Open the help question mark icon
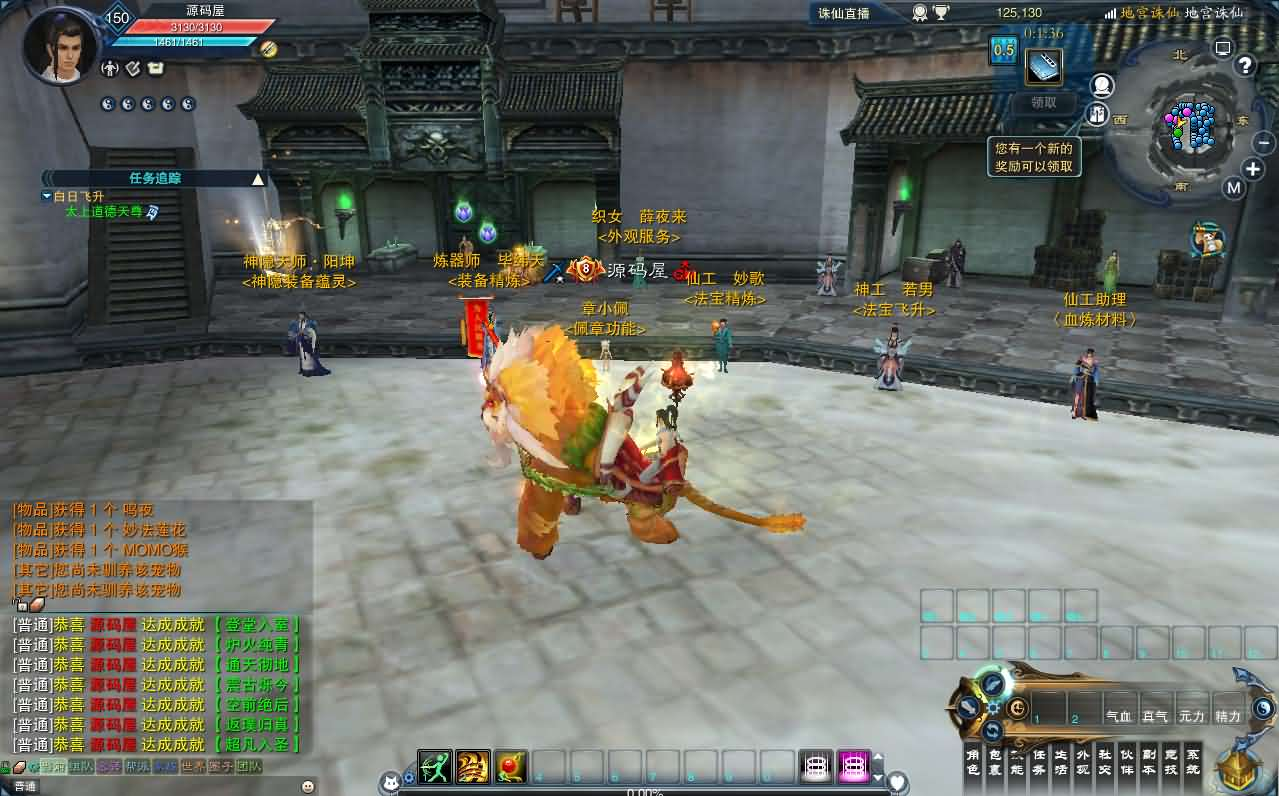Screen dimensions: 1279x796 1245,66
